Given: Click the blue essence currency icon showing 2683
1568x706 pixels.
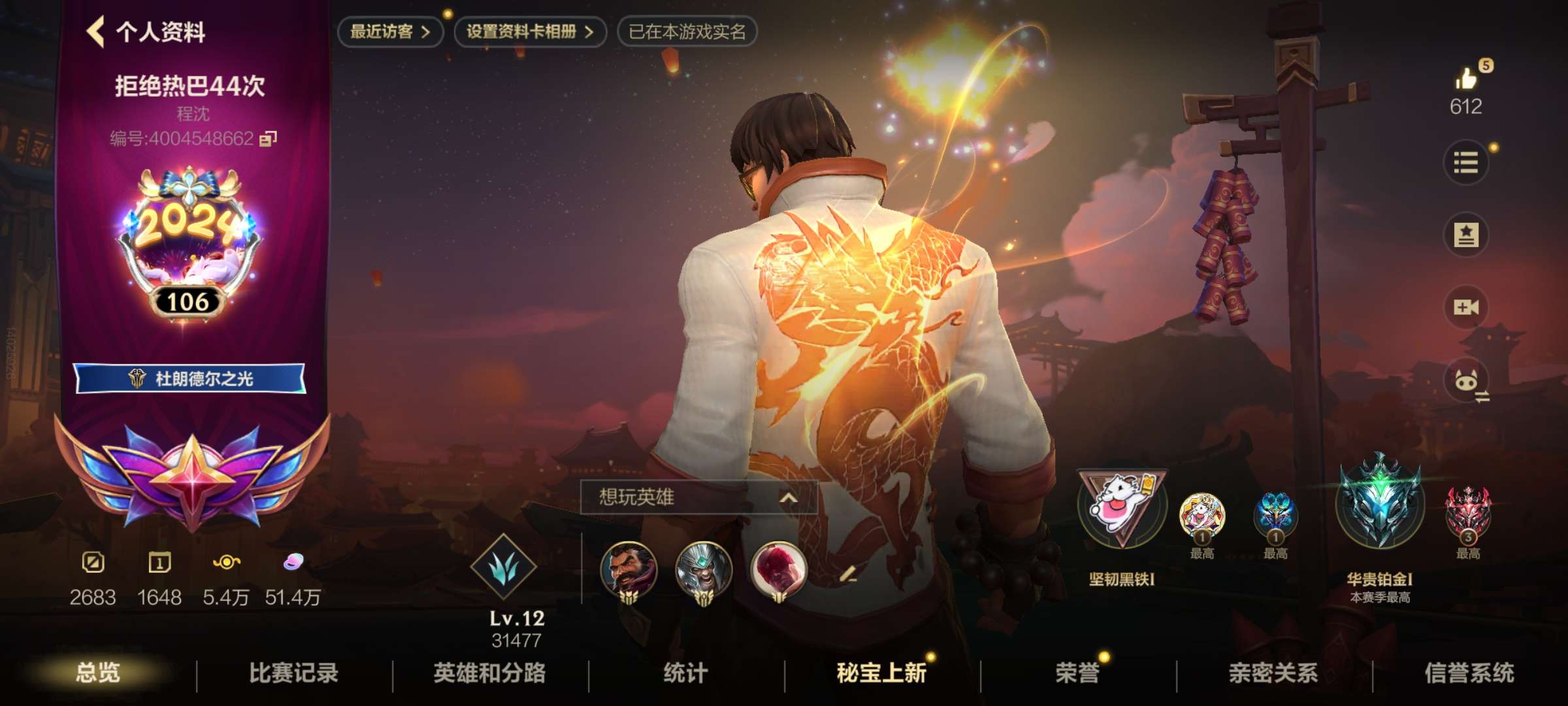Looking at the screenshot, I should (x=92, y=563).
